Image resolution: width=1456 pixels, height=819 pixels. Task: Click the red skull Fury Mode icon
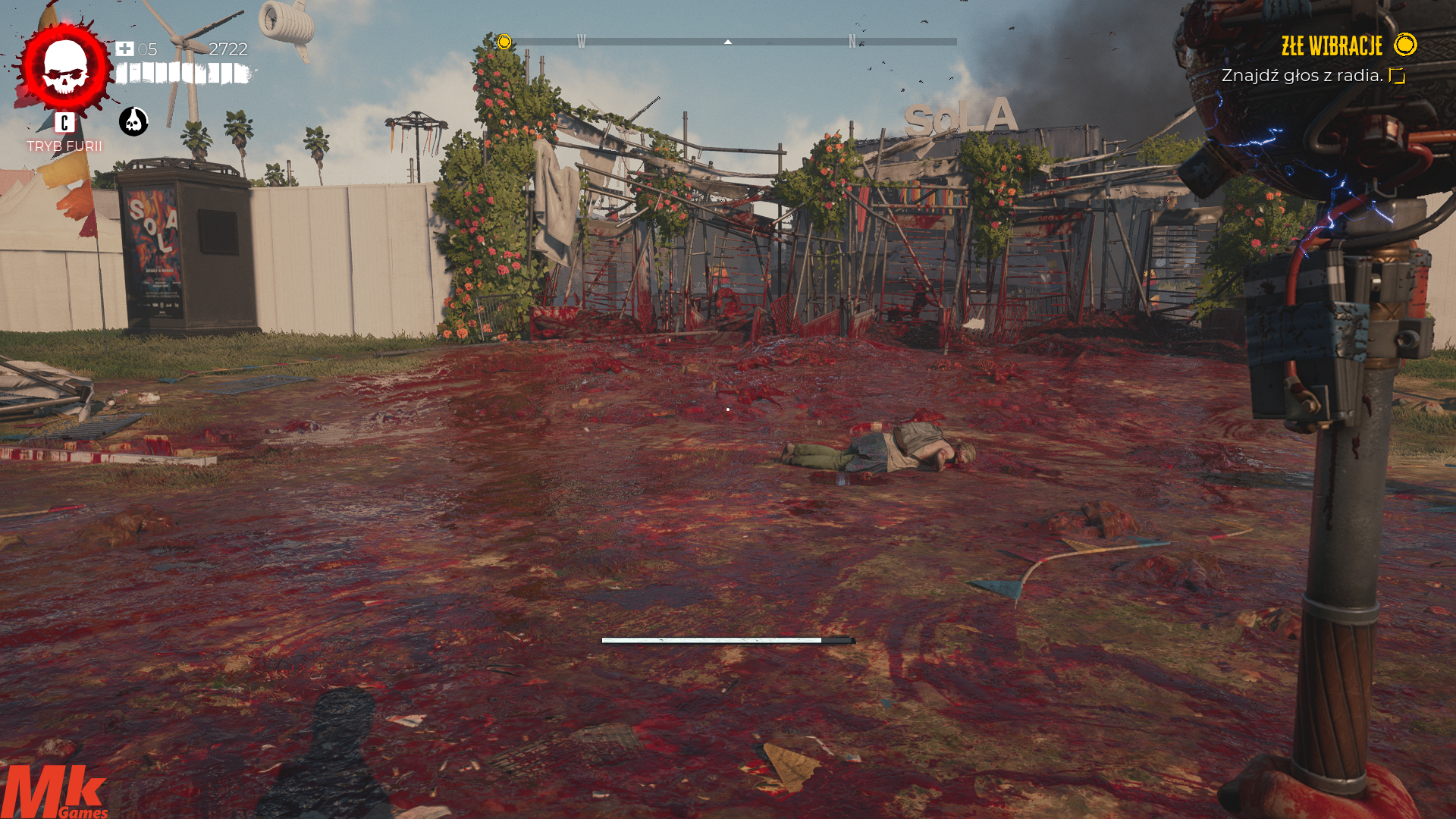[65, 67]
